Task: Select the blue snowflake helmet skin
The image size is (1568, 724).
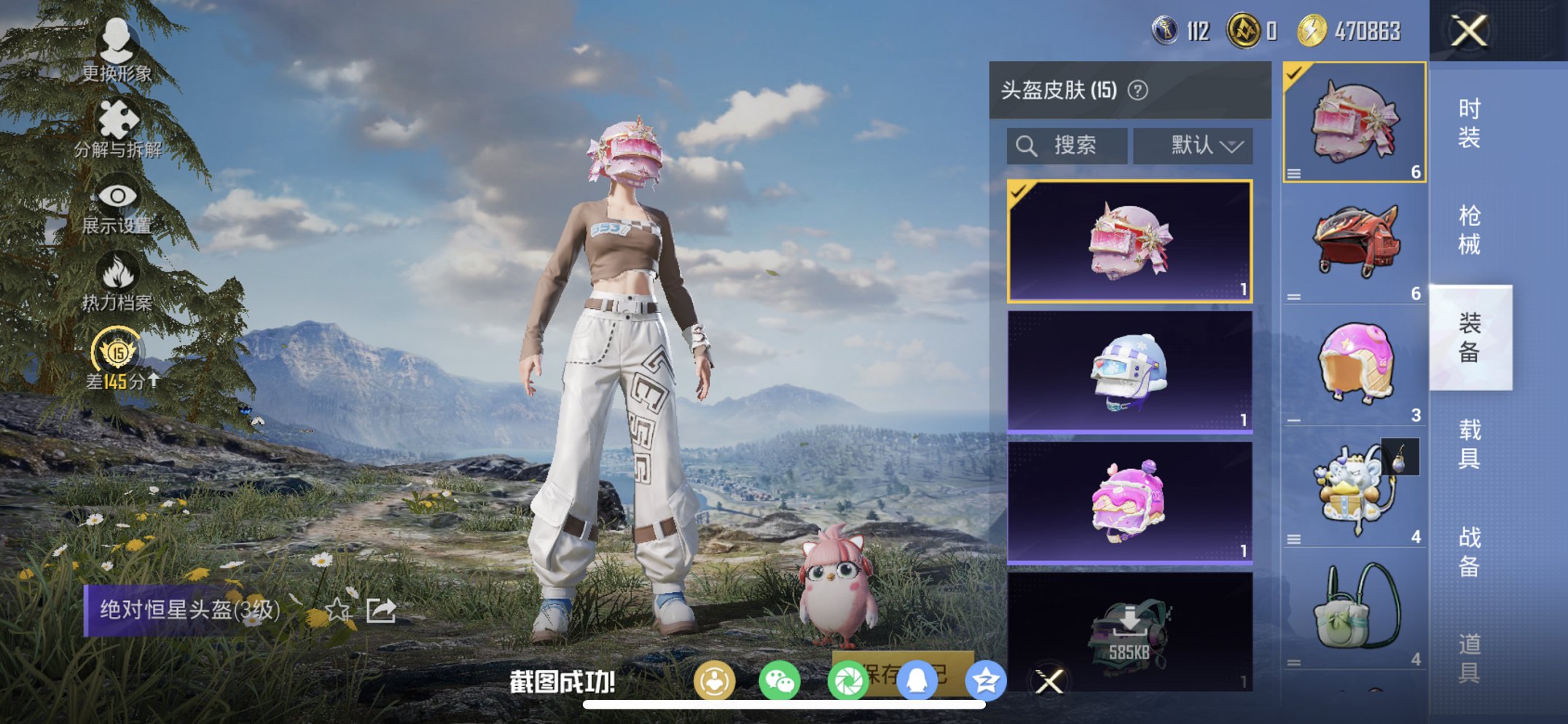Action: (x=1129, y=373)
